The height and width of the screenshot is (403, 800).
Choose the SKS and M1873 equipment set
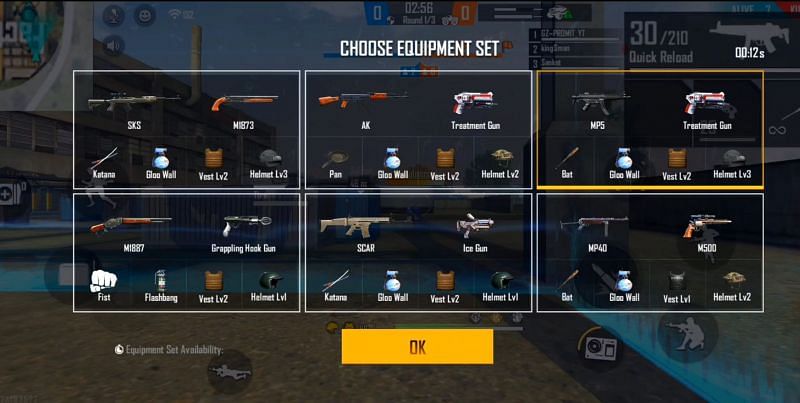(186, 129)
